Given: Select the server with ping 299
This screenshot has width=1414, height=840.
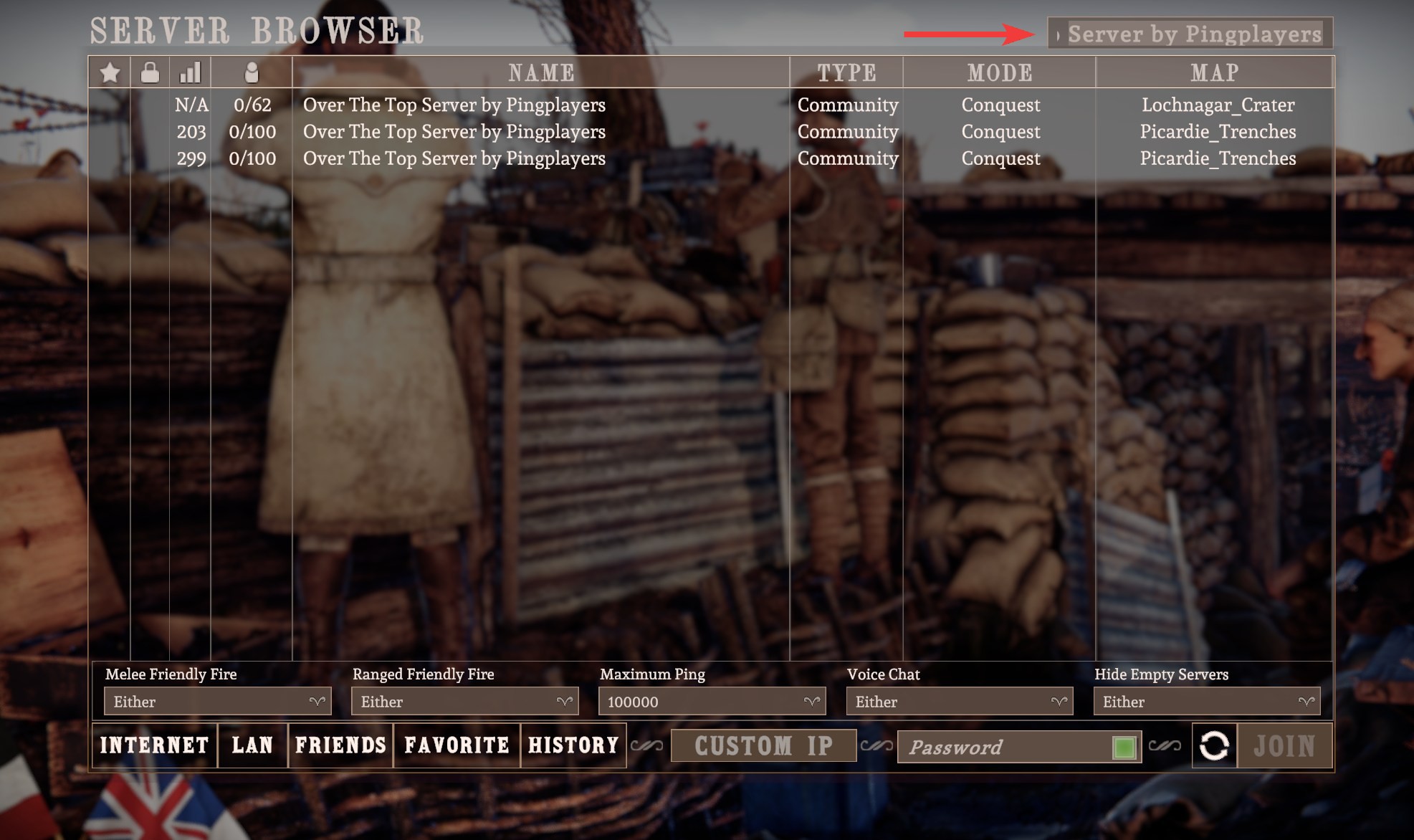Looking at the screenshot, I should tap(454, 158).
